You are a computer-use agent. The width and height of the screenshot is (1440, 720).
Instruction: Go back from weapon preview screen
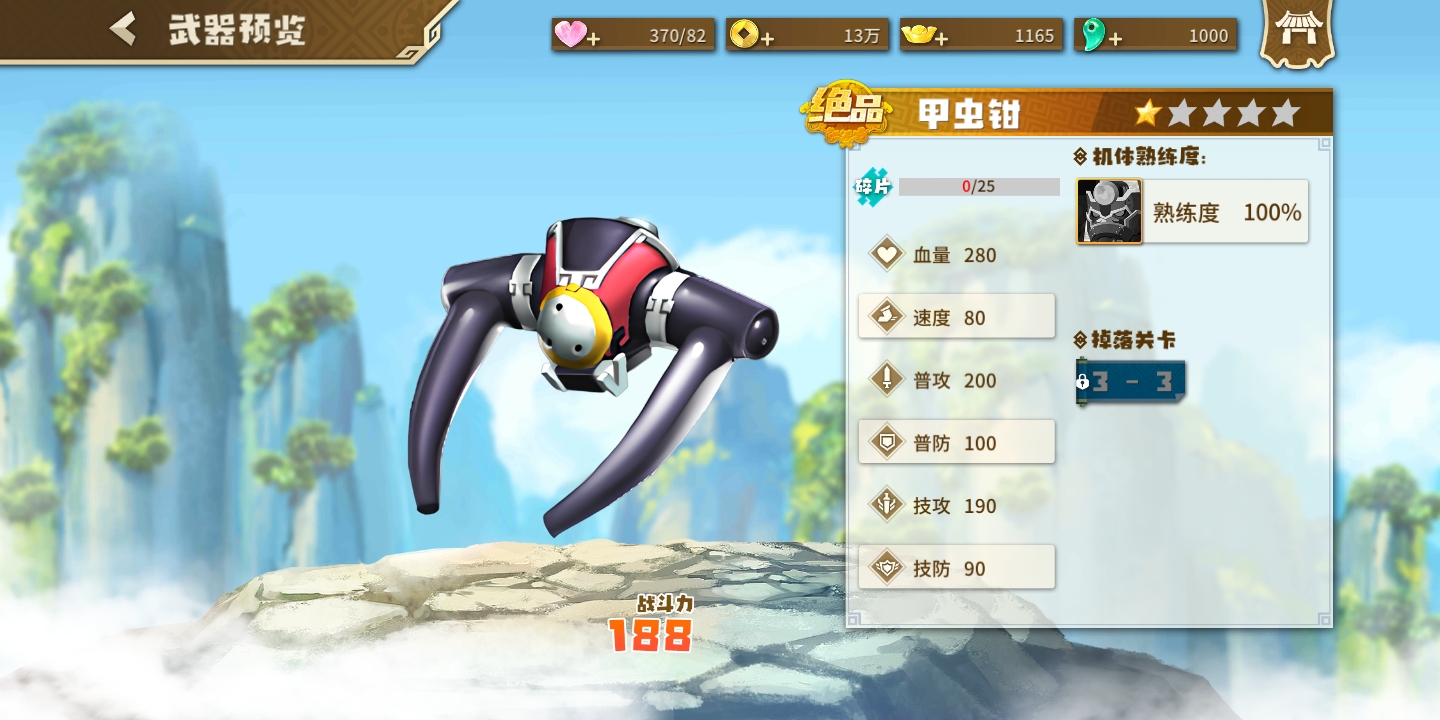[x=124, y=29]
